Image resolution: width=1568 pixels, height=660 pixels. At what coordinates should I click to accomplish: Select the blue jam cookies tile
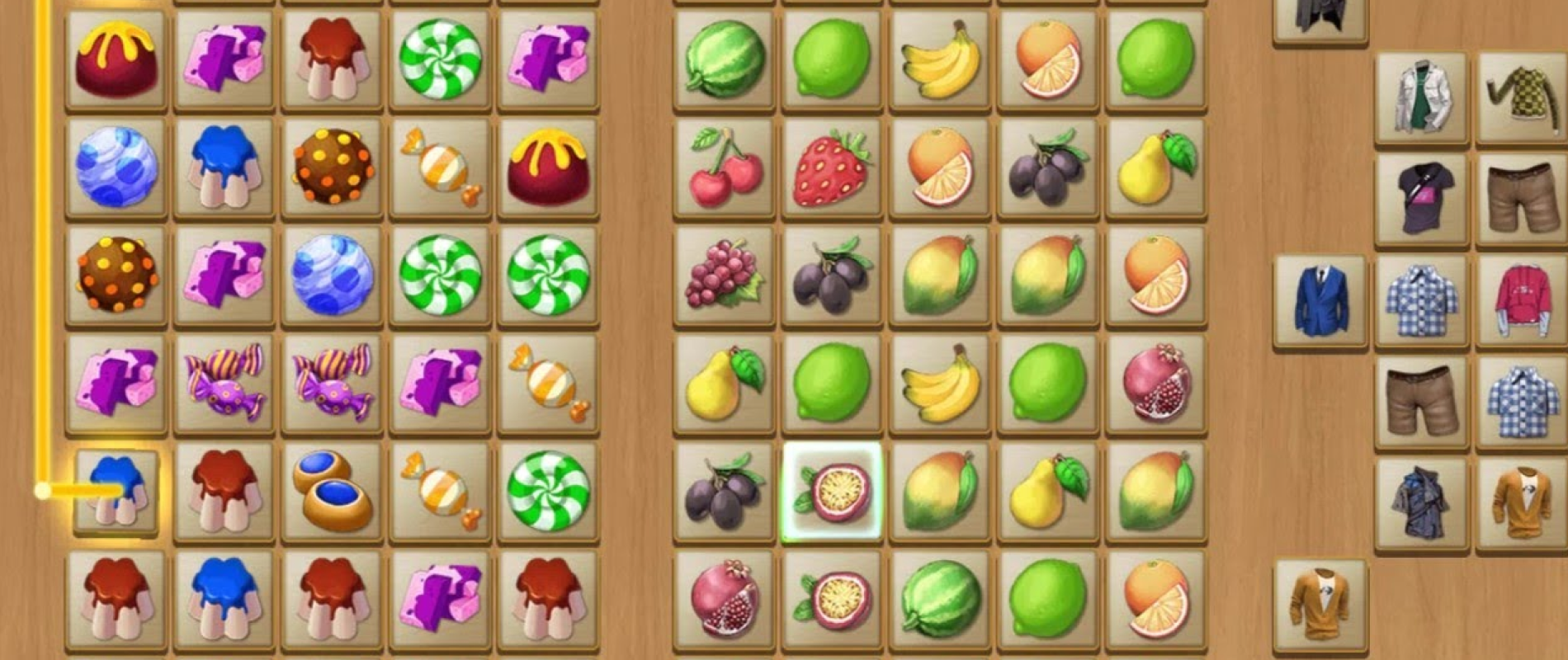(332, 491)
